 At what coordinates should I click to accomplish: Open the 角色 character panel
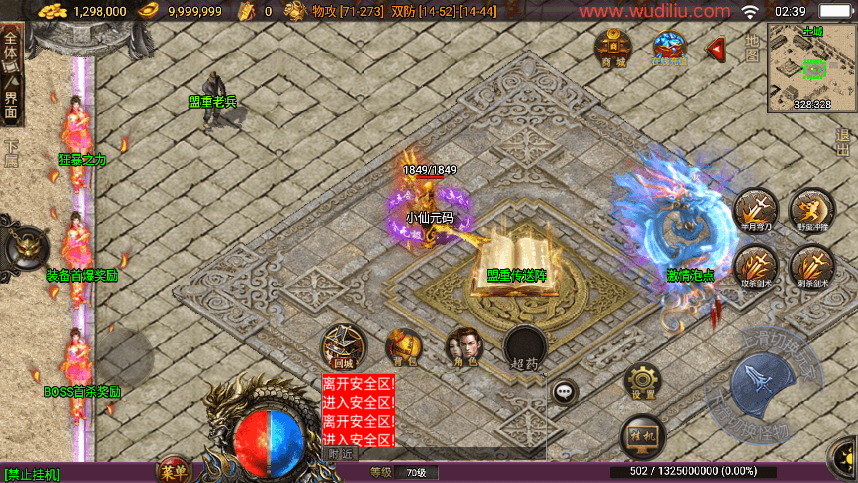click(x=463, y=347)
